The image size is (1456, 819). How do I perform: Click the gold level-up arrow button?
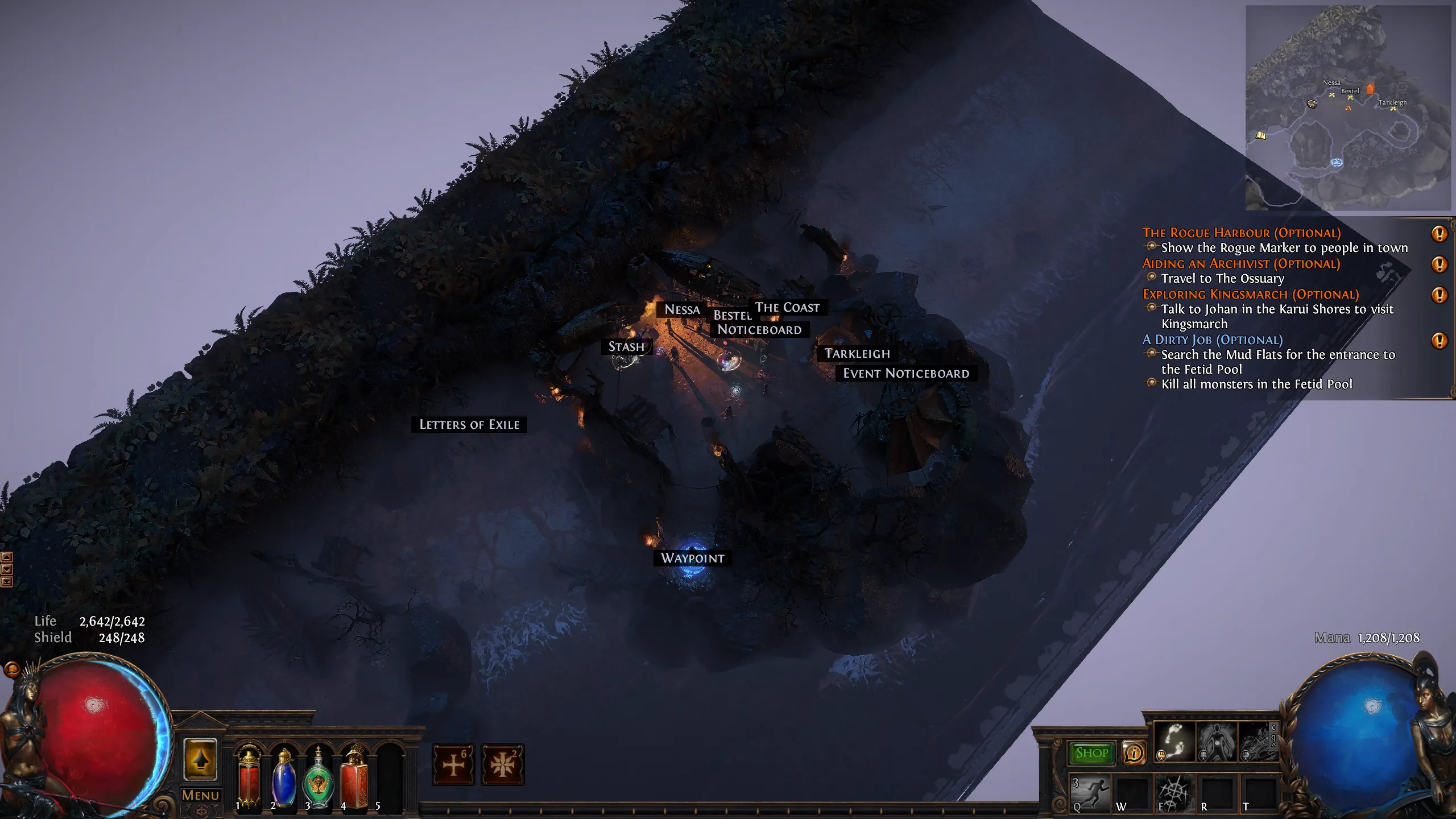coord(200,759)
